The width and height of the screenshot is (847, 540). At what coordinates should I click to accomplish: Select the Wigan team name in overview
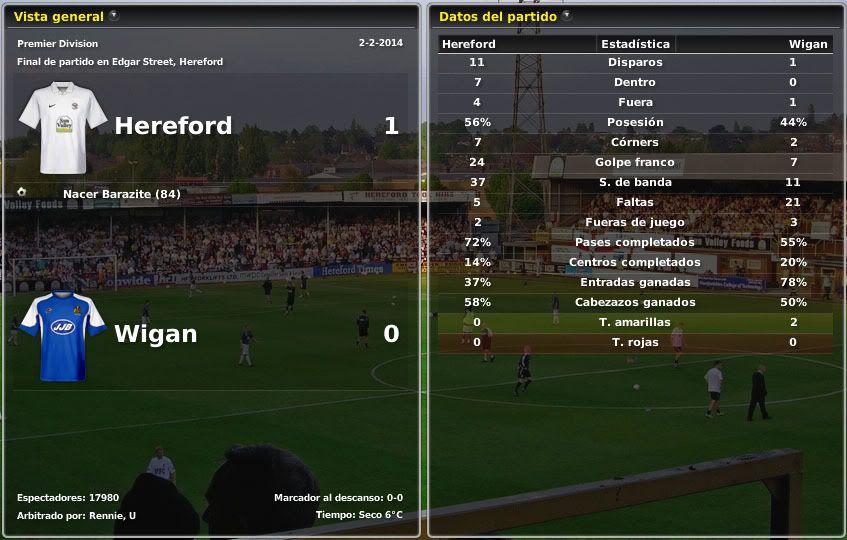(156, 334)
